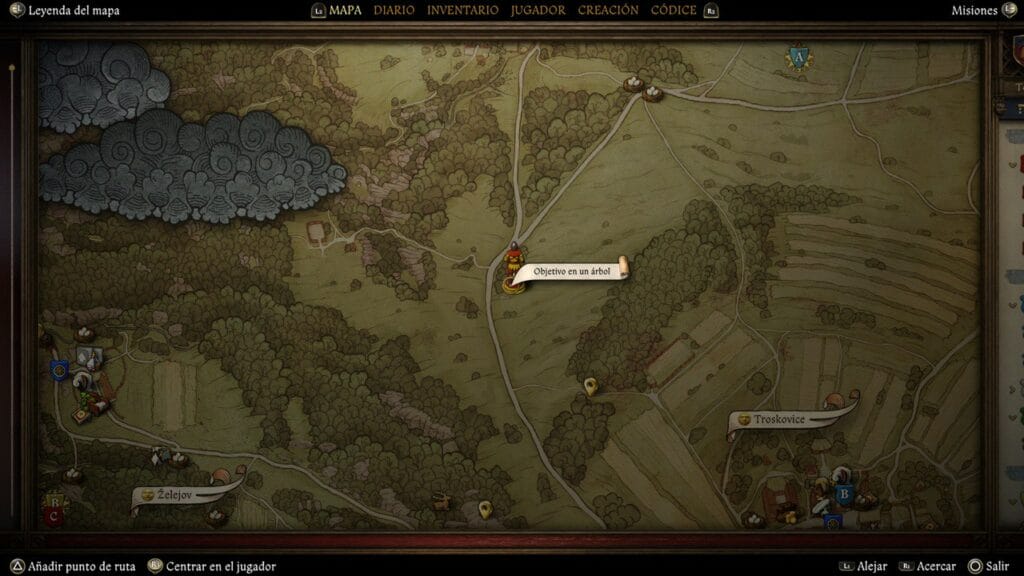Go to the JUGADOR tab
This screenshot has width=1024, height=576.
(537, 10)
